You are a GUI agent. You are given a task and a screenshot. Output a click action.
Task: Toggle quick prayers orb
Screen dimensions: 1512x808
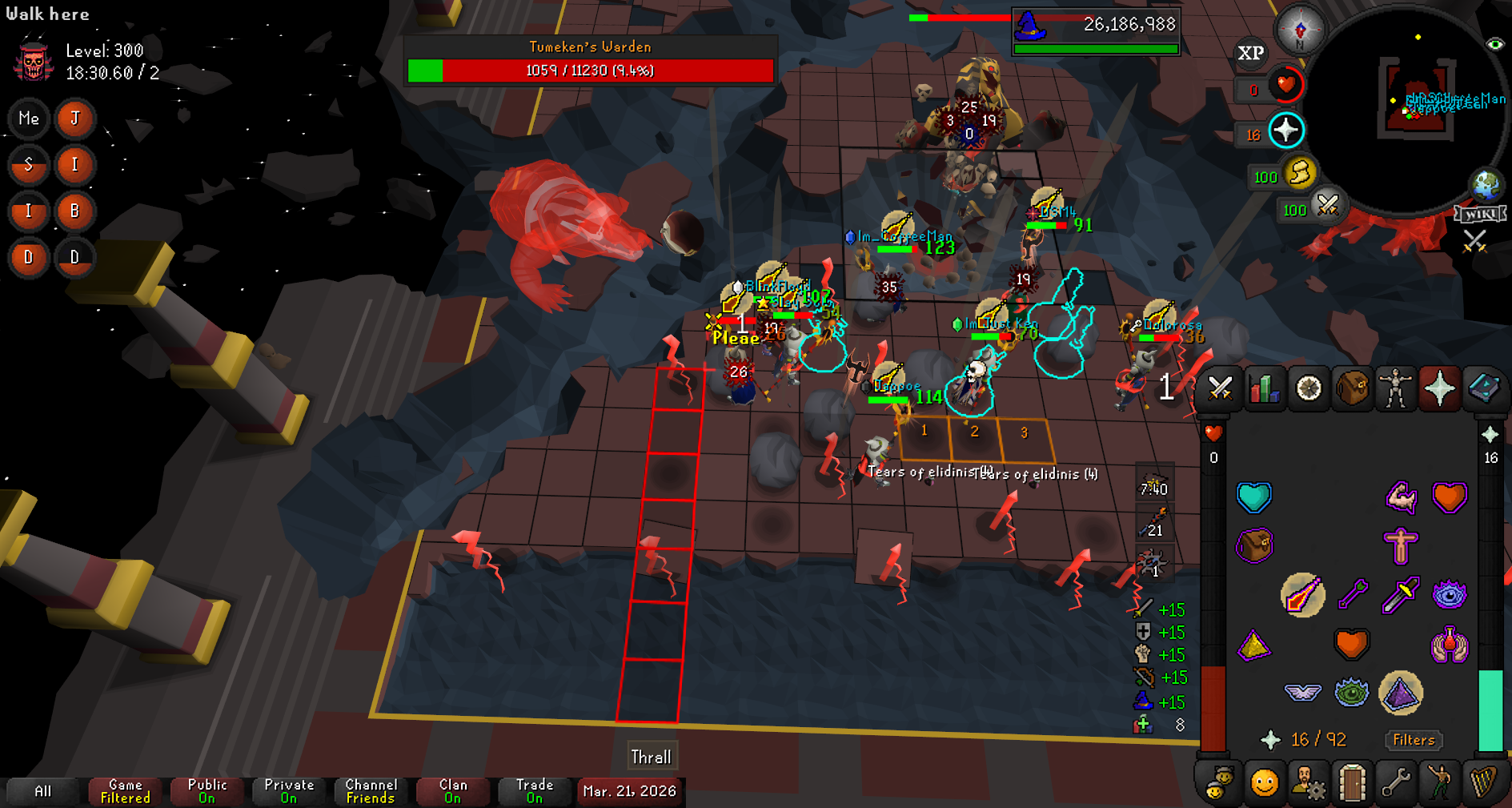point(1285,131)
